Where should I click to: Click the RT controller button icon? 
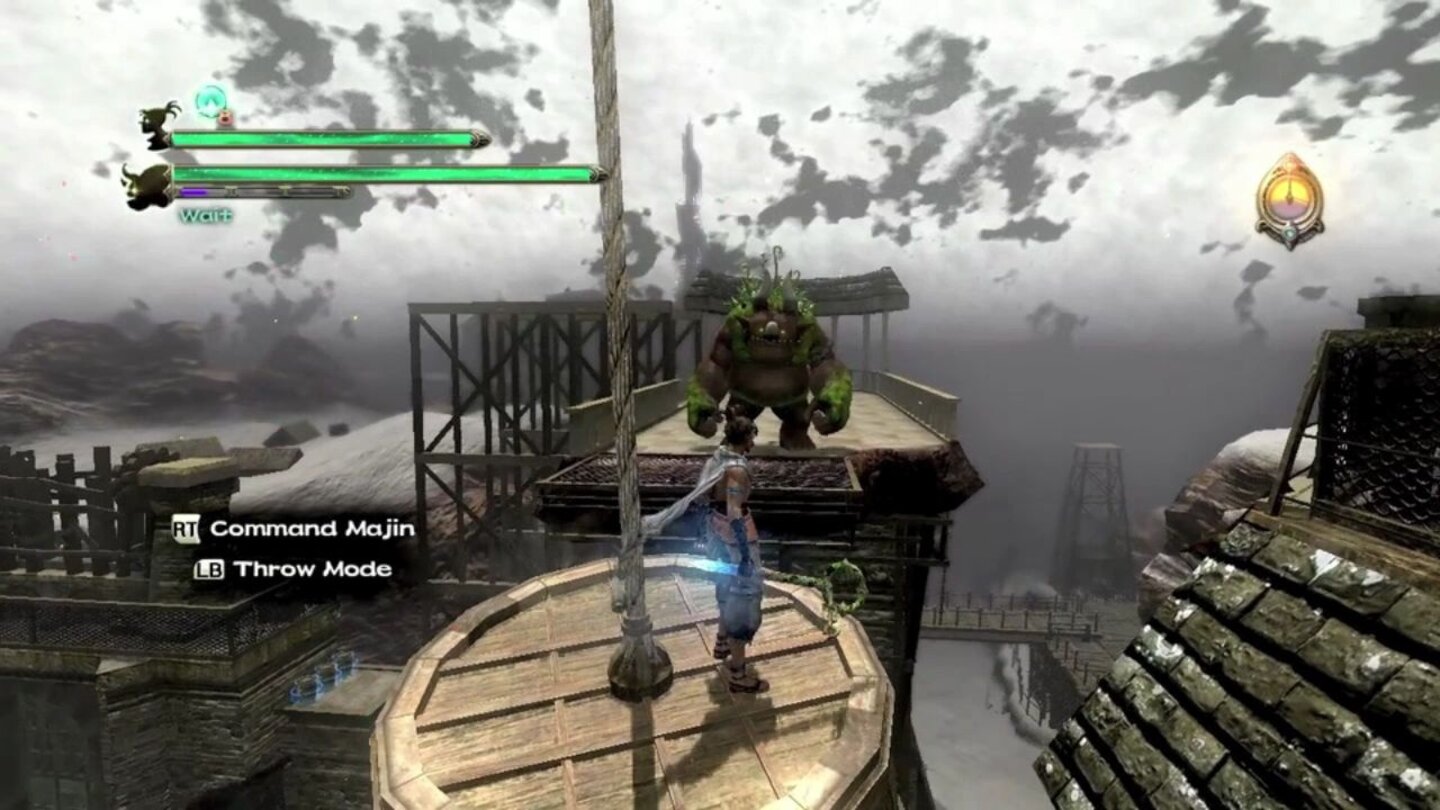(x=185, y=531)
